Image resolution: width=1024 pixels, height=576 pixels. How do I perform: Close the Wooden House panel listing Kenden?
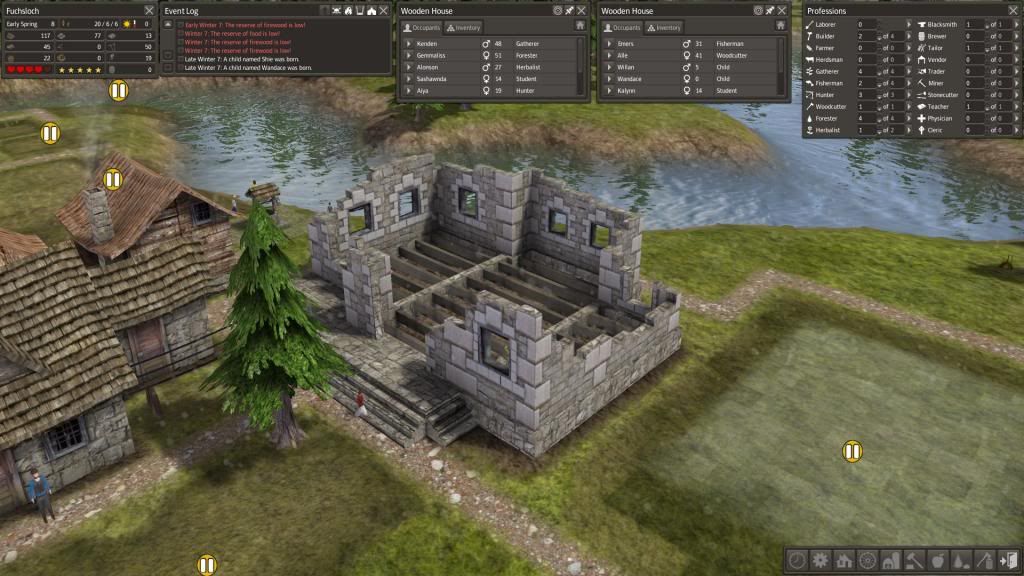point(583,10)
